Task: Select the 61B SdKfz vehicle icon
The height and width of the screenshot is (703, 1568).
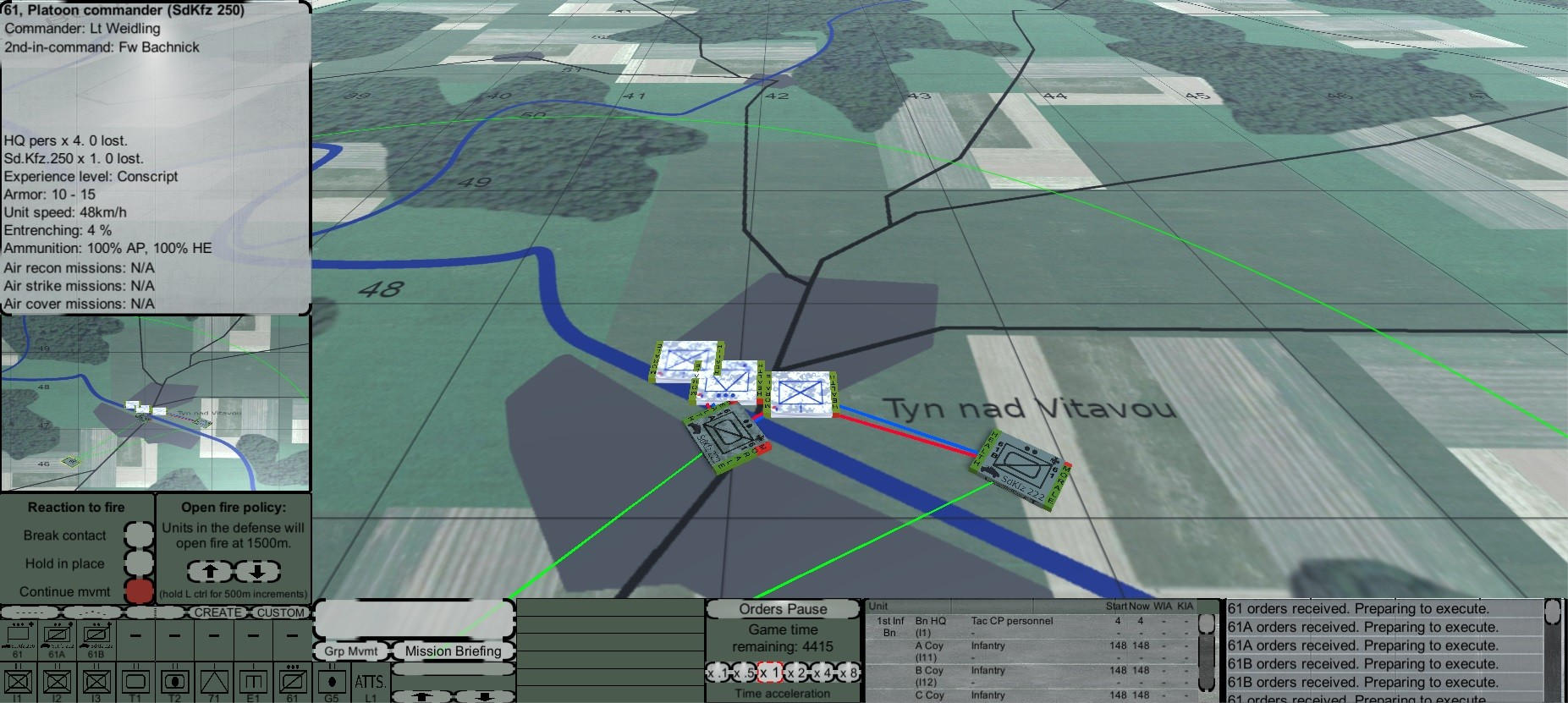Action: click(x=96, y=634)
